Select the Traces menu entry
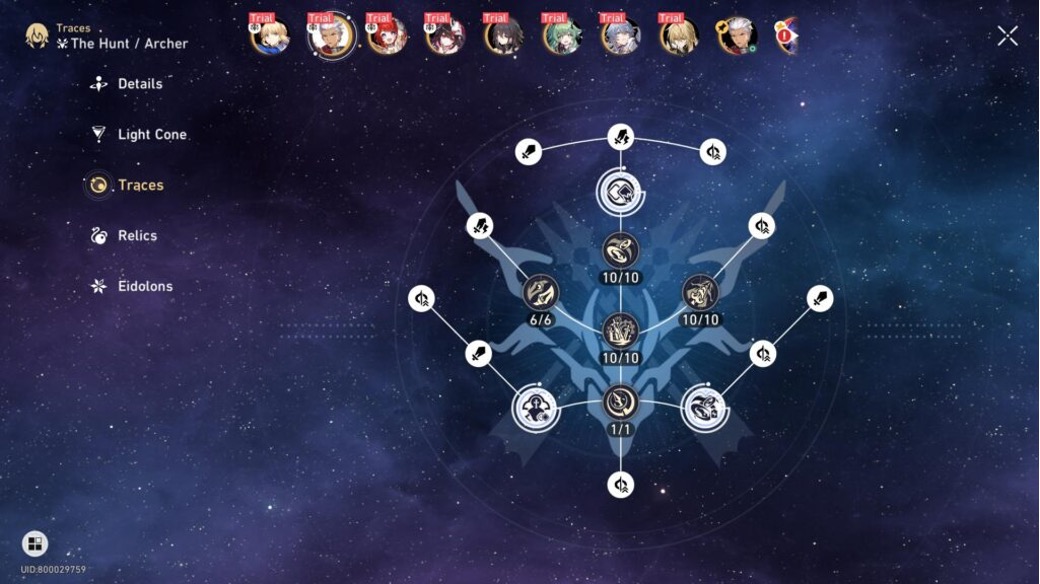 [140, 185]
